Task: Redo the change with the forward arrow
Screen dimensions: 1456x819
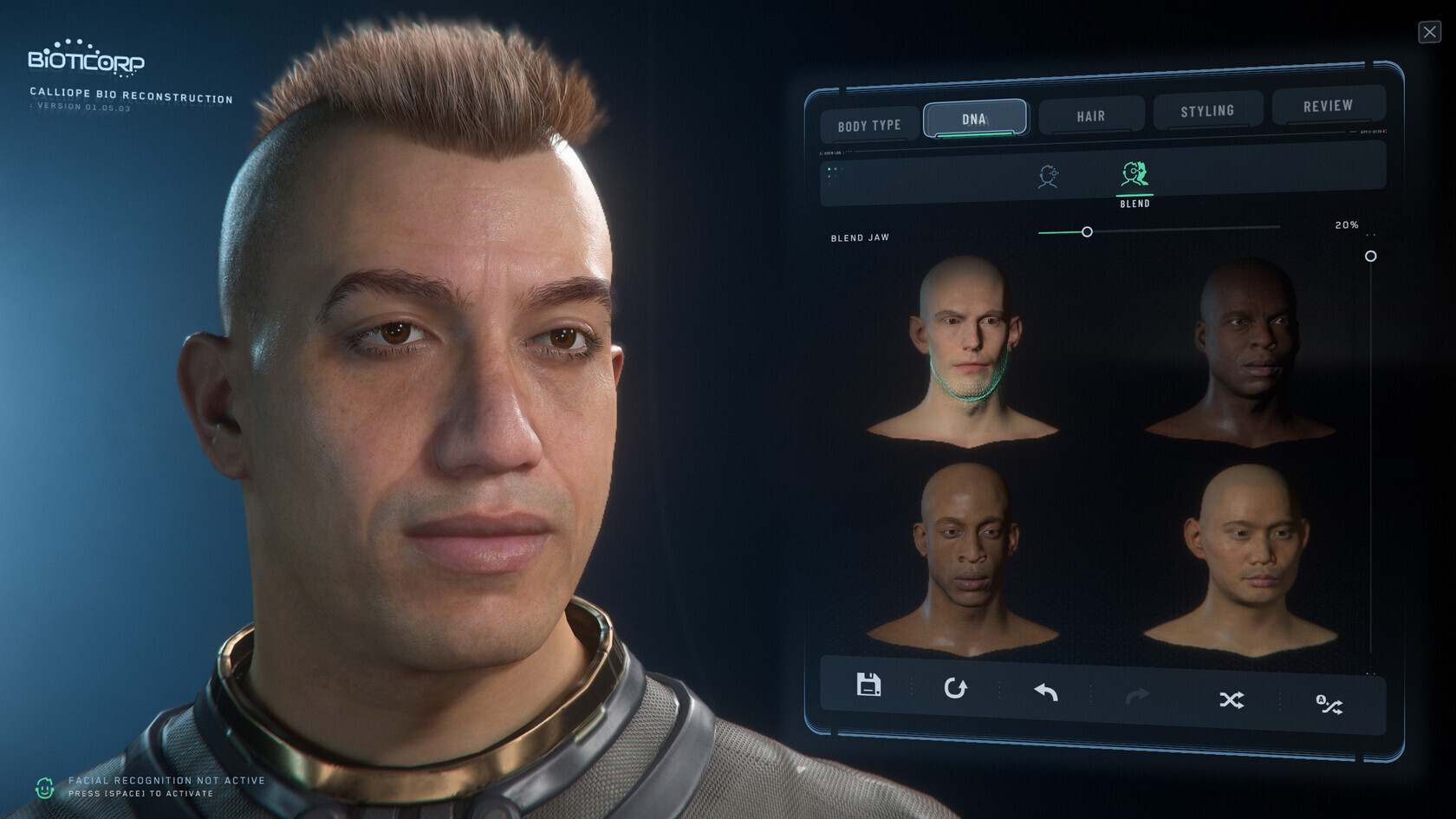Action: pos(1137,695)
